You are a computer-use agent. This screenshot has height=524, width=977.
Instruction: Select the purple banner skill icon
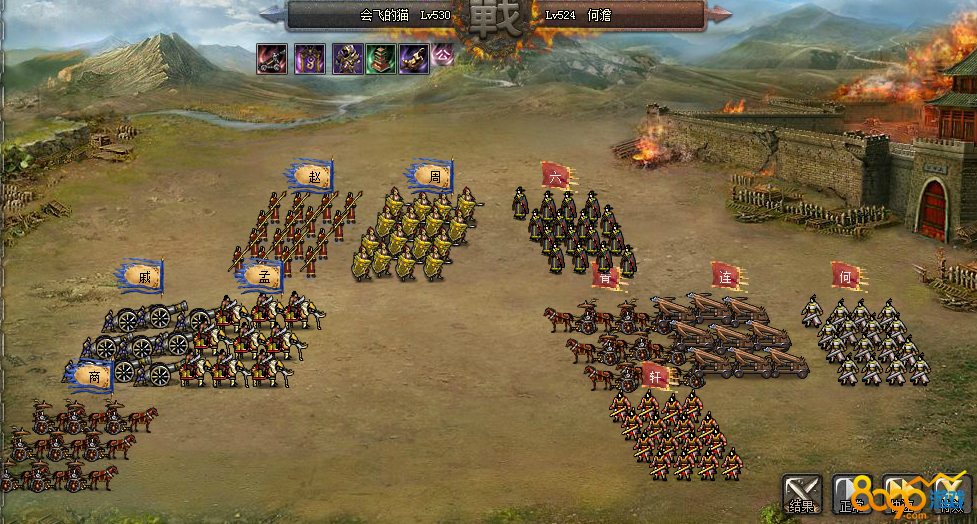(x=308, y=59)
